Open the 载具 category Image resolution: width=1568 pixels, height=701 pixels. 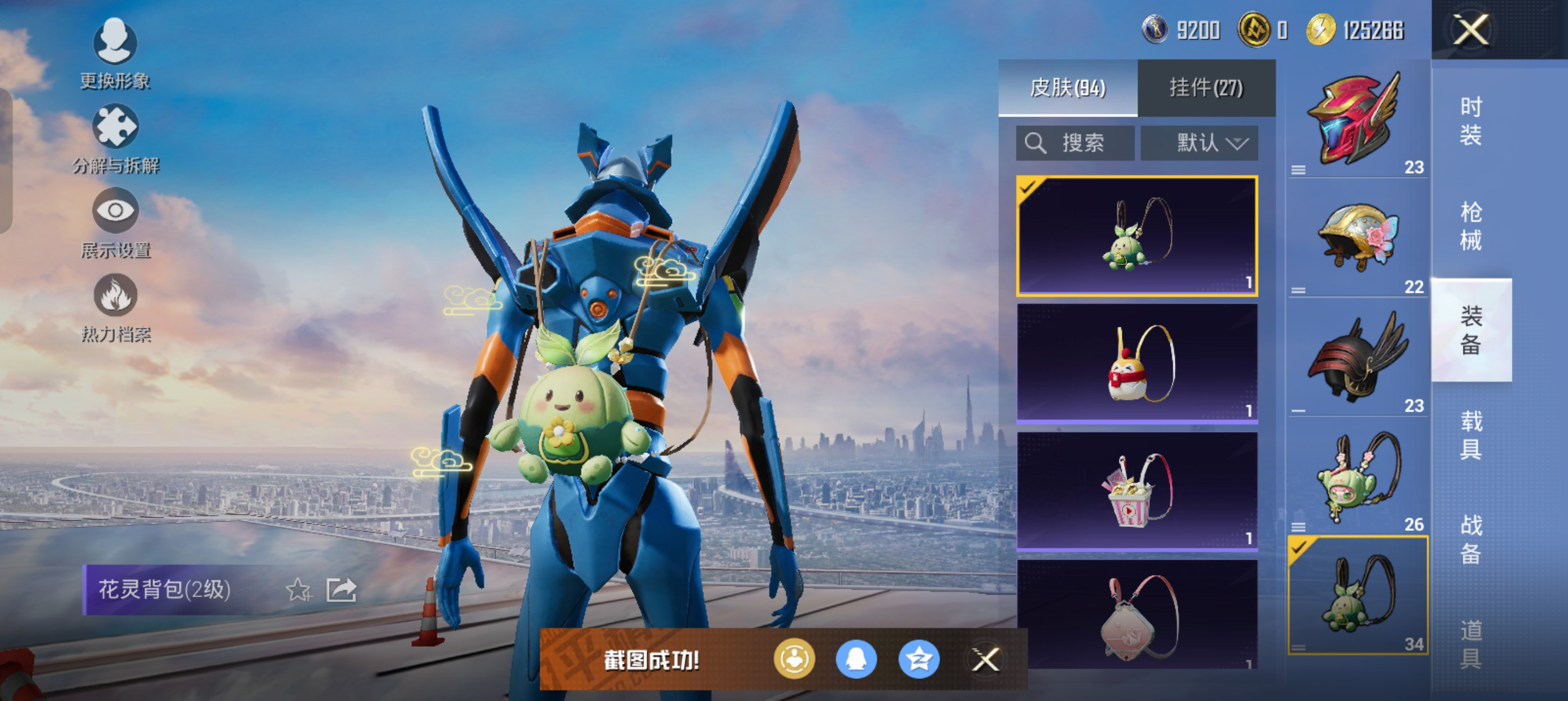point(1471,435)
